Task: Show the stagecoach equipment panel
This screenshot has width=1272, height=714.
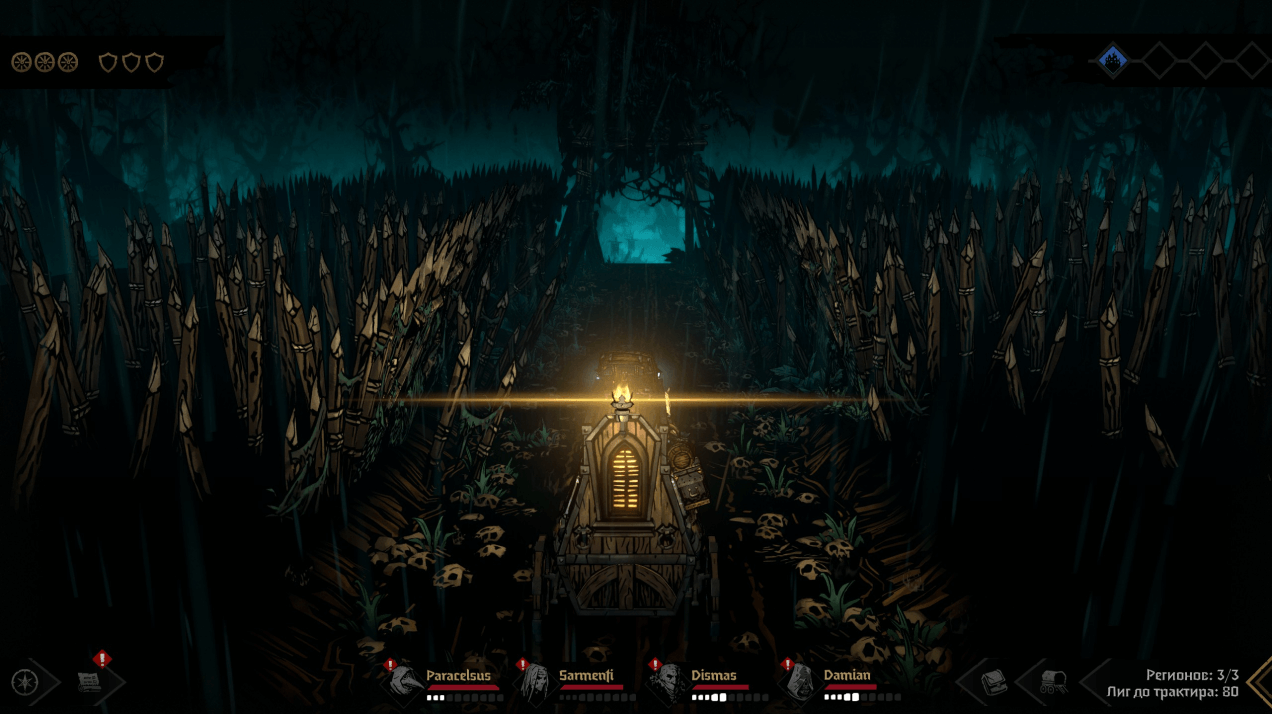Action: 1052,682
